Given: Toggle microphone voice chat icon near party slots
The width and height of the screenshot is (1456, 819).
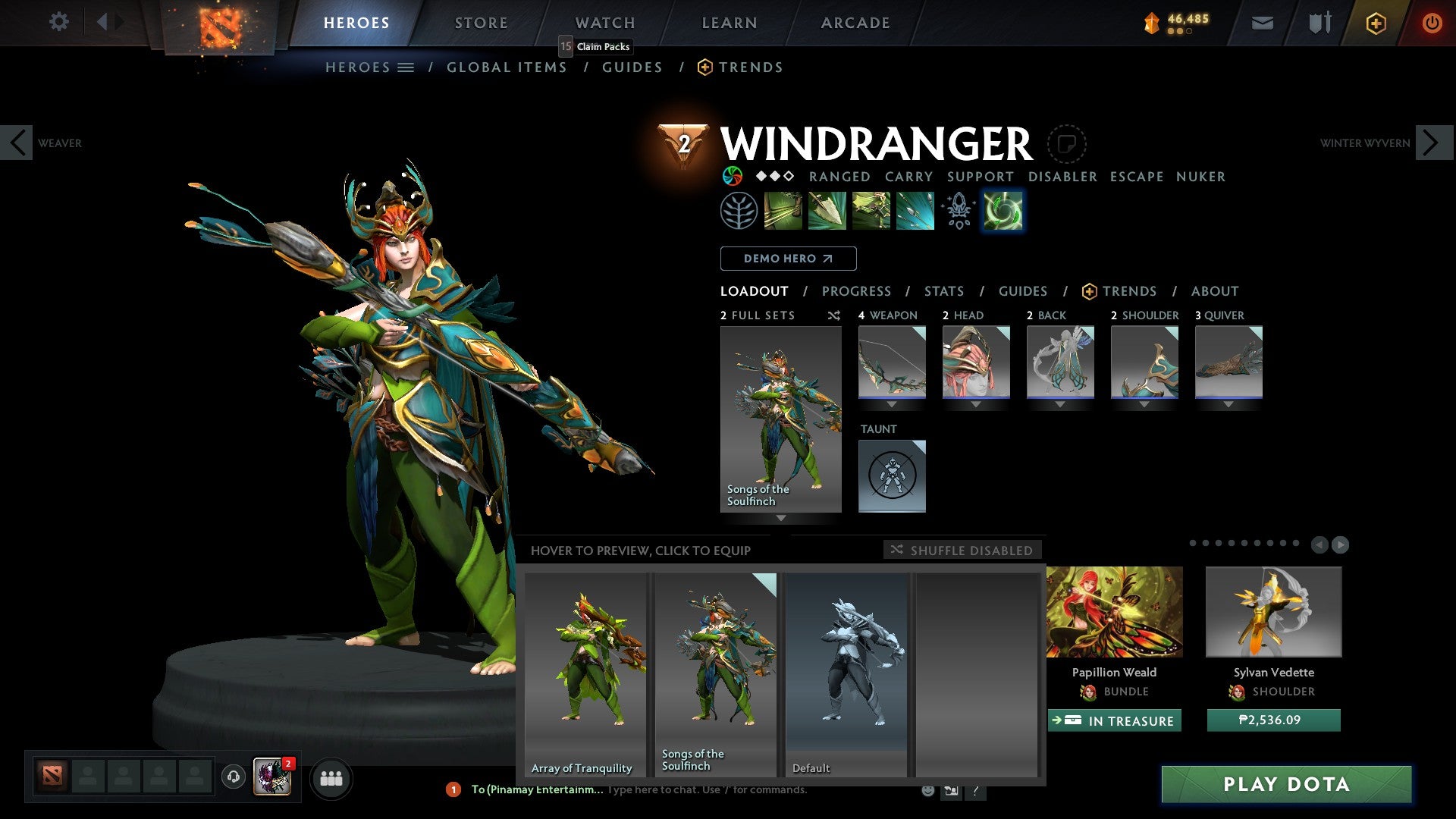Looking at the screenshot, I should (232, 778).
